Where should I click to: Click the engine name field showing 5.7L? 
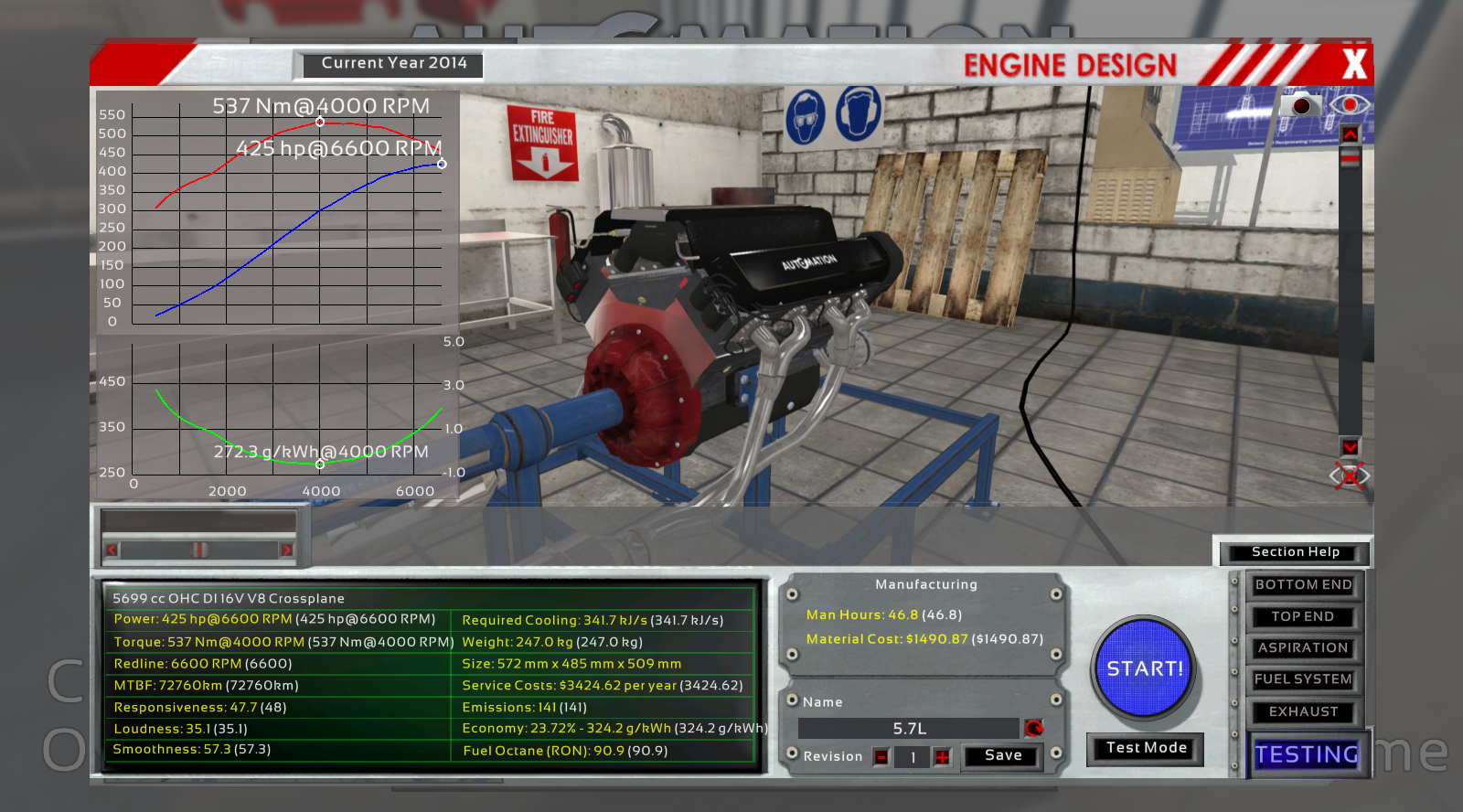pos(909,728)
